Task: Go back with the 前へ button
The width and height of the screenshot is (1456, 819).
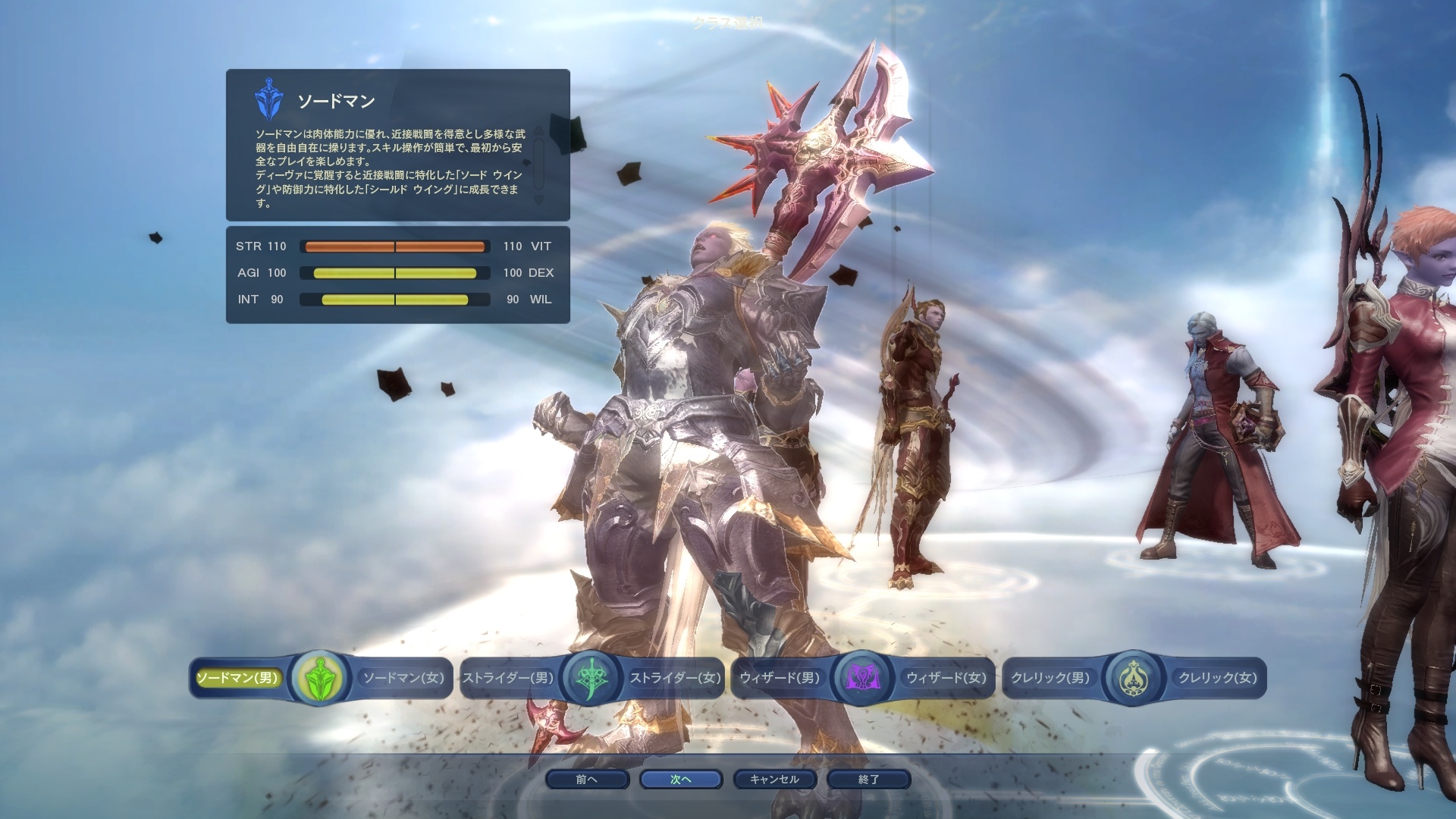Action: coord(586,780)
